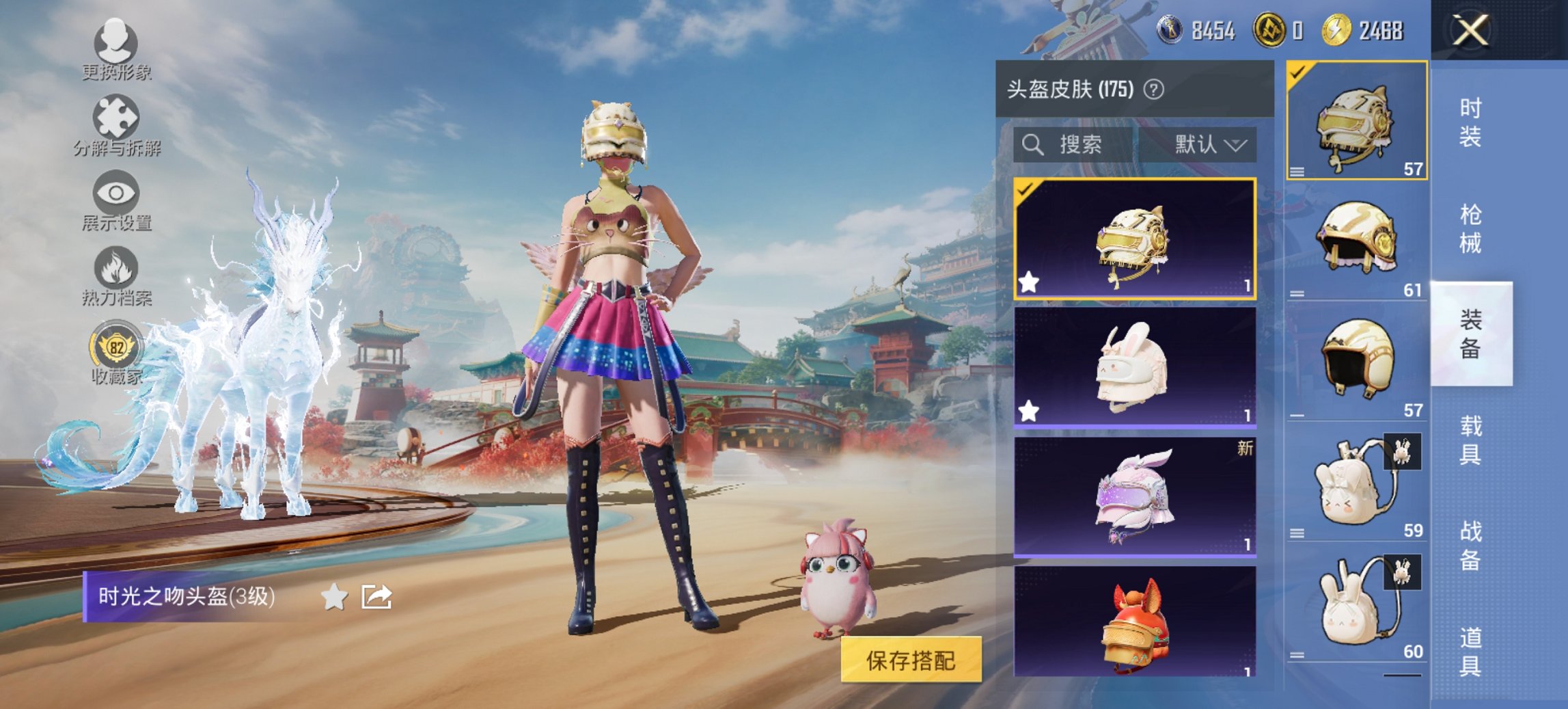The height and width of the screenshot is (709, 1568).
Task: Click the search 搜索 field
Action: click(1083, 146)
